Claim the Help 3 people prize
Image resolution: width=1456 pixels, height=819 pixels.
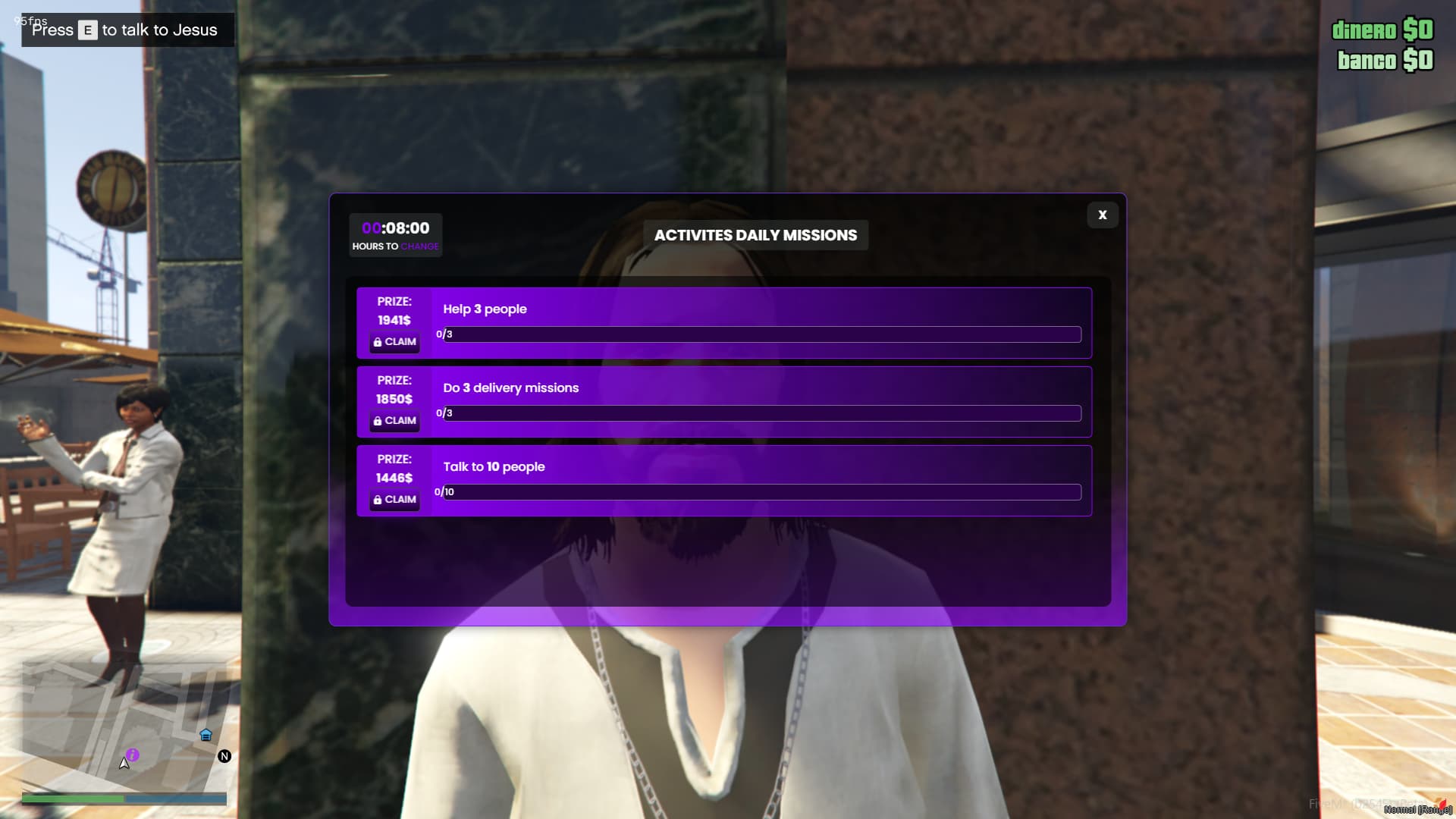click(x=394, y=342)
